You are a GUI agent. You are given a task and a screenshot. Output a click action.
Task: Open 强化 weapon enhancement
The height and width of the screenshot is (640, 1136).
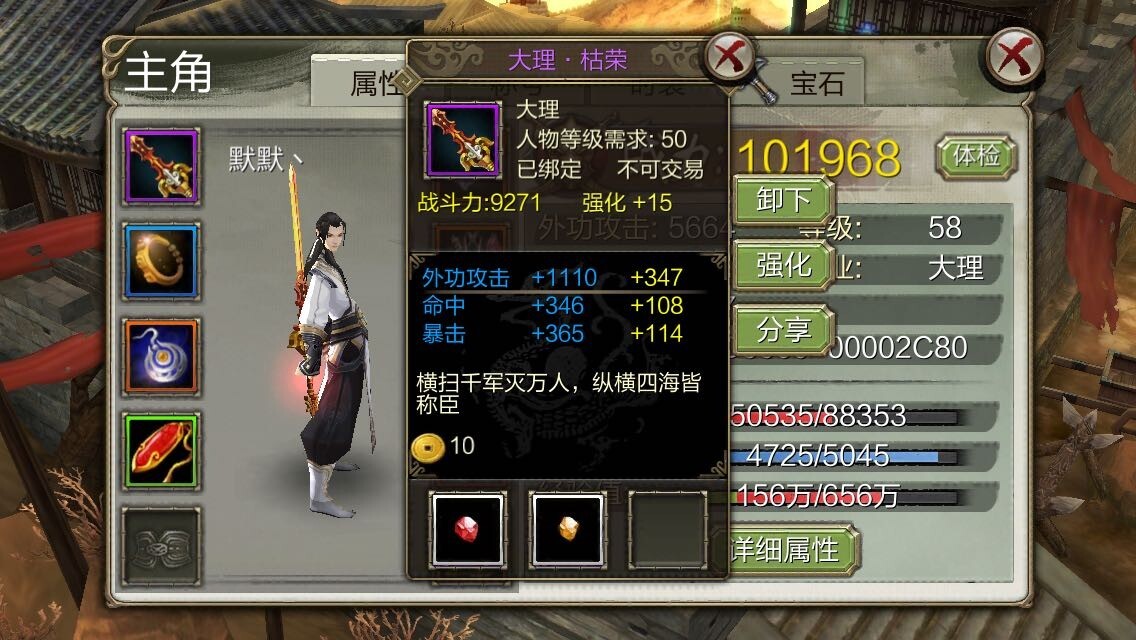784,265
